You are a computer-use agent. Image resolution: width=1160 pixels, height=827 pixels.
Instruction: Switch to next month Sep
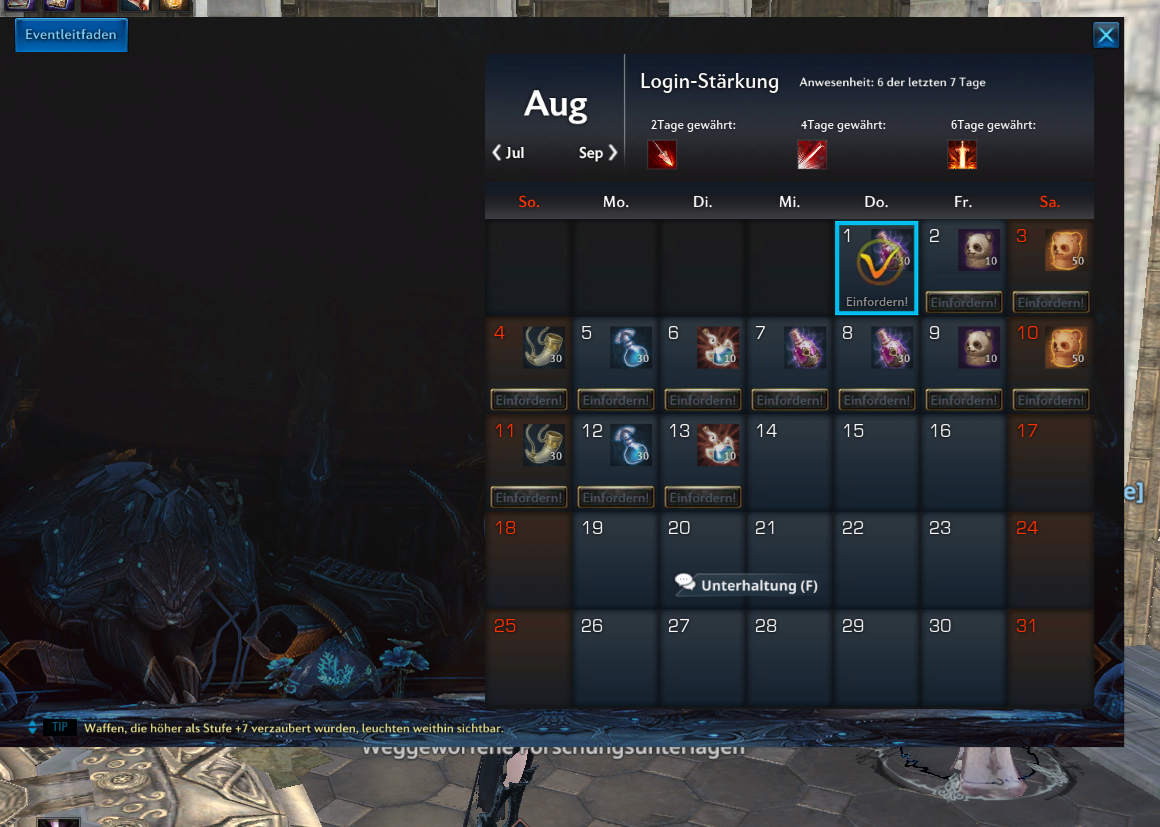(x=598, y=153)
